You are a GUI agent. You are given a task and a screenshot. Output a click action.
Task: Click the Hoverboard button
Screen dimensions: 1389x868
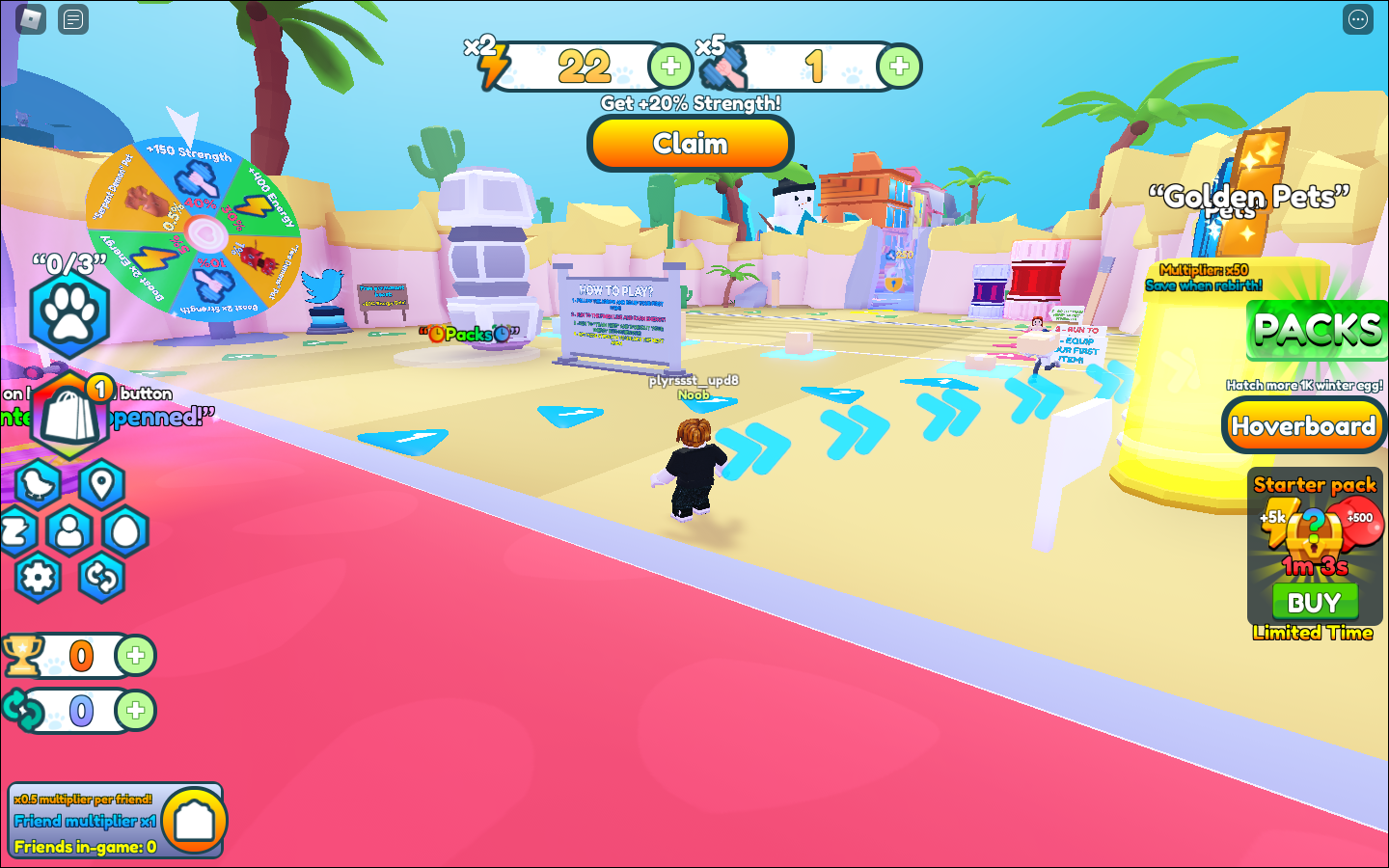1303,426
